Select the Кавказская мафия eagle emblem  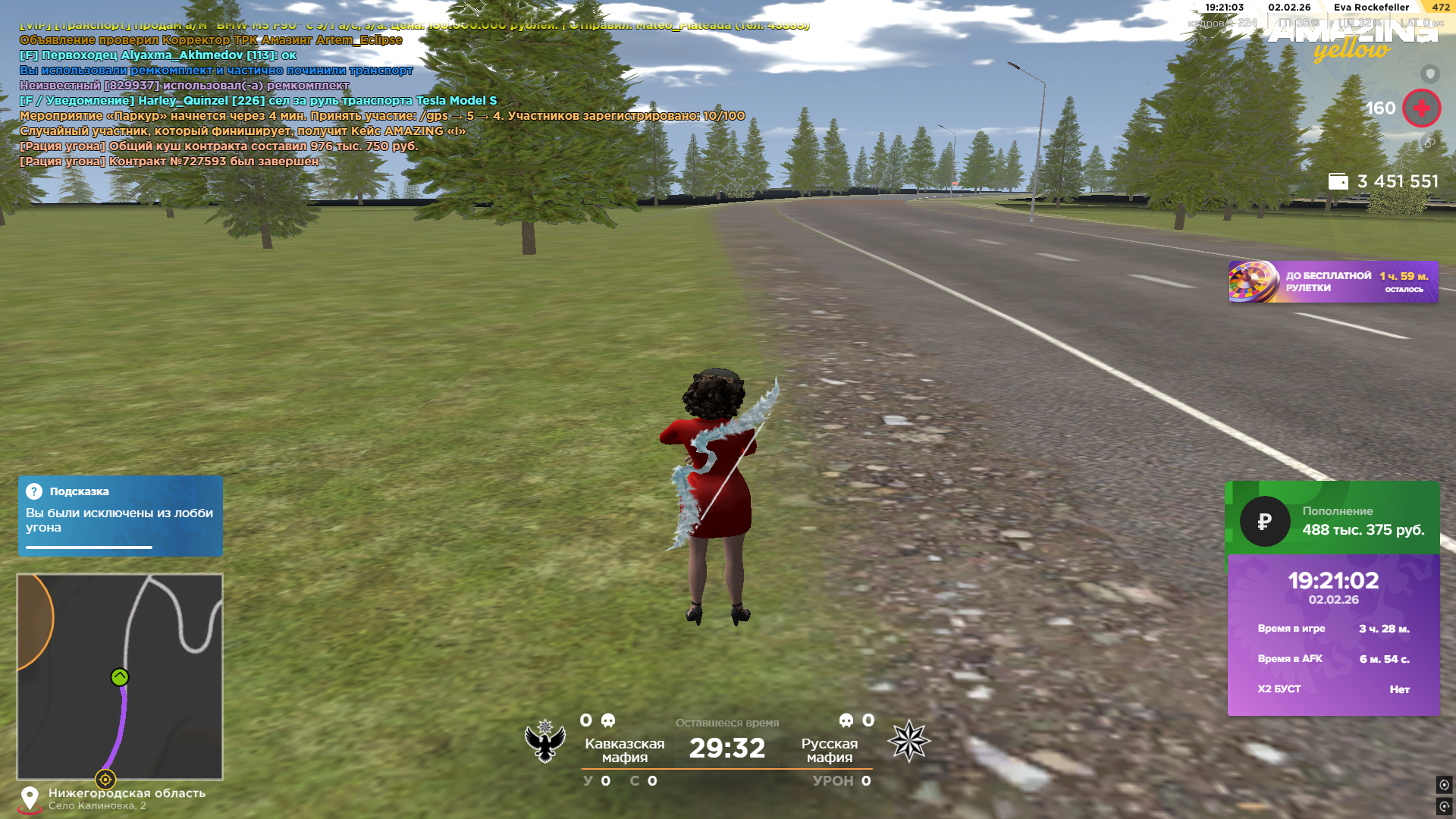545,741
